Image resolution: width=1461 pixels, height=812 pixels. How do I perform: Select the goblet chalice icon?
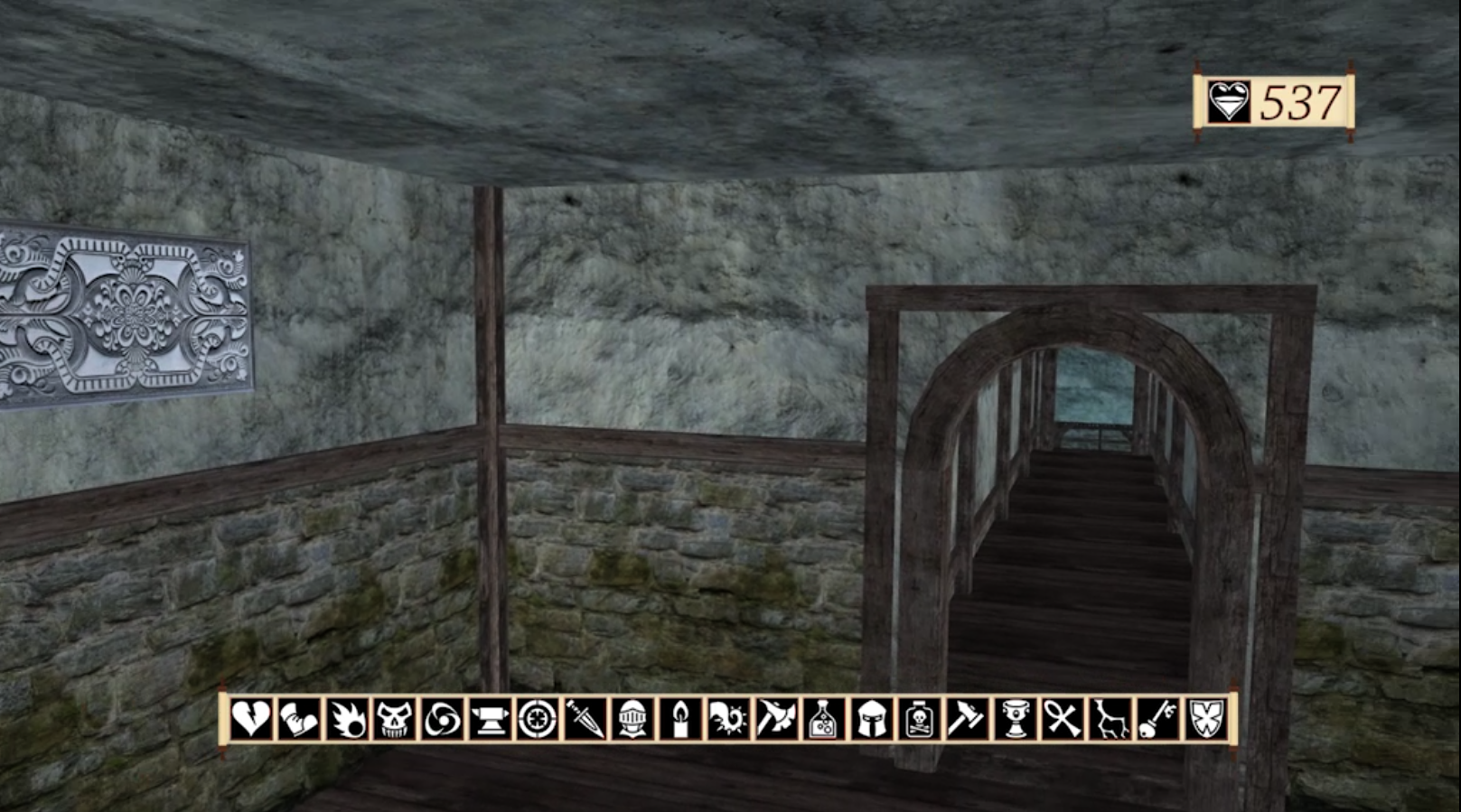(1015, 720)
